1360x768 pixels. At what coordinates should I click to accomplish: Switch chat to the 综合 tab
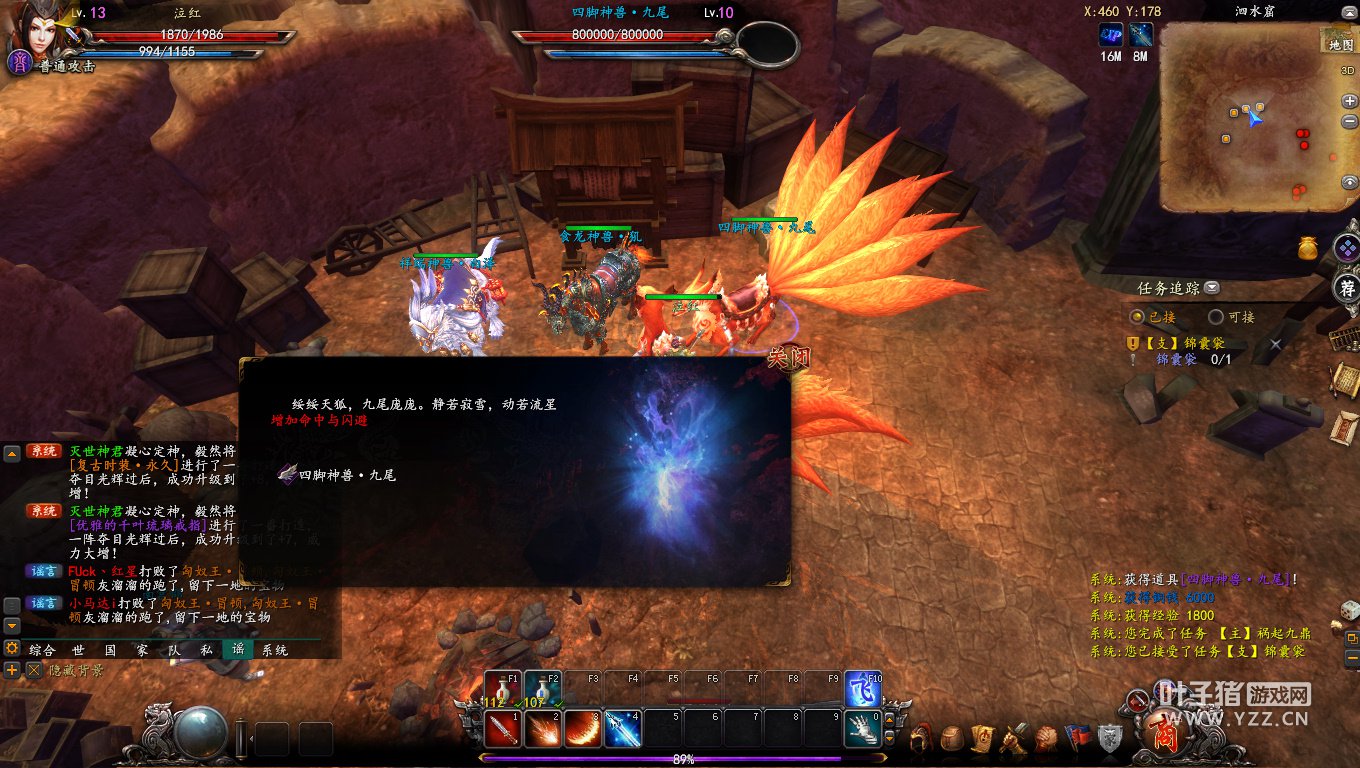[x=42, y=650]
